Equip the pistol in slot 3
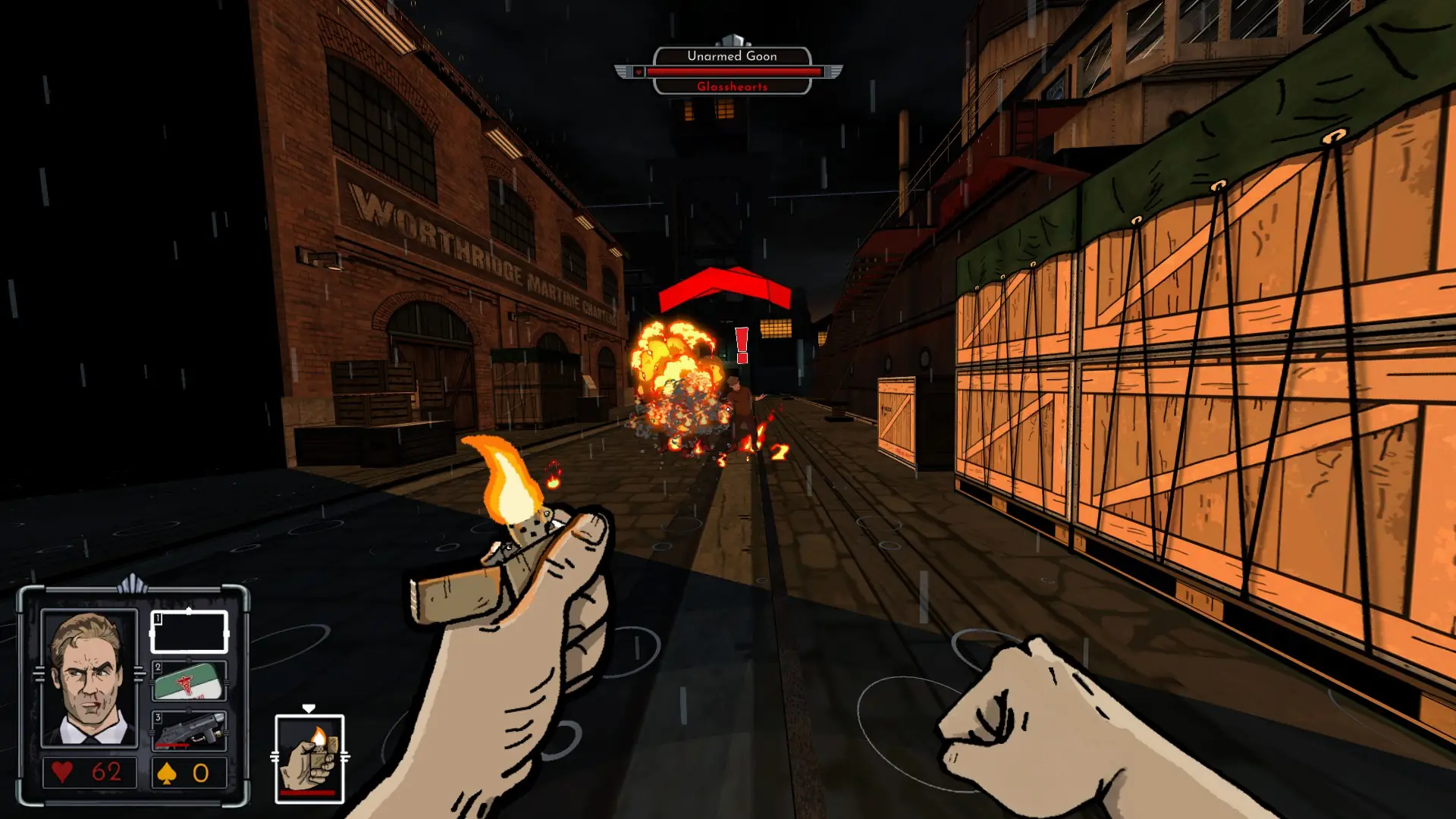 point(189,730)
